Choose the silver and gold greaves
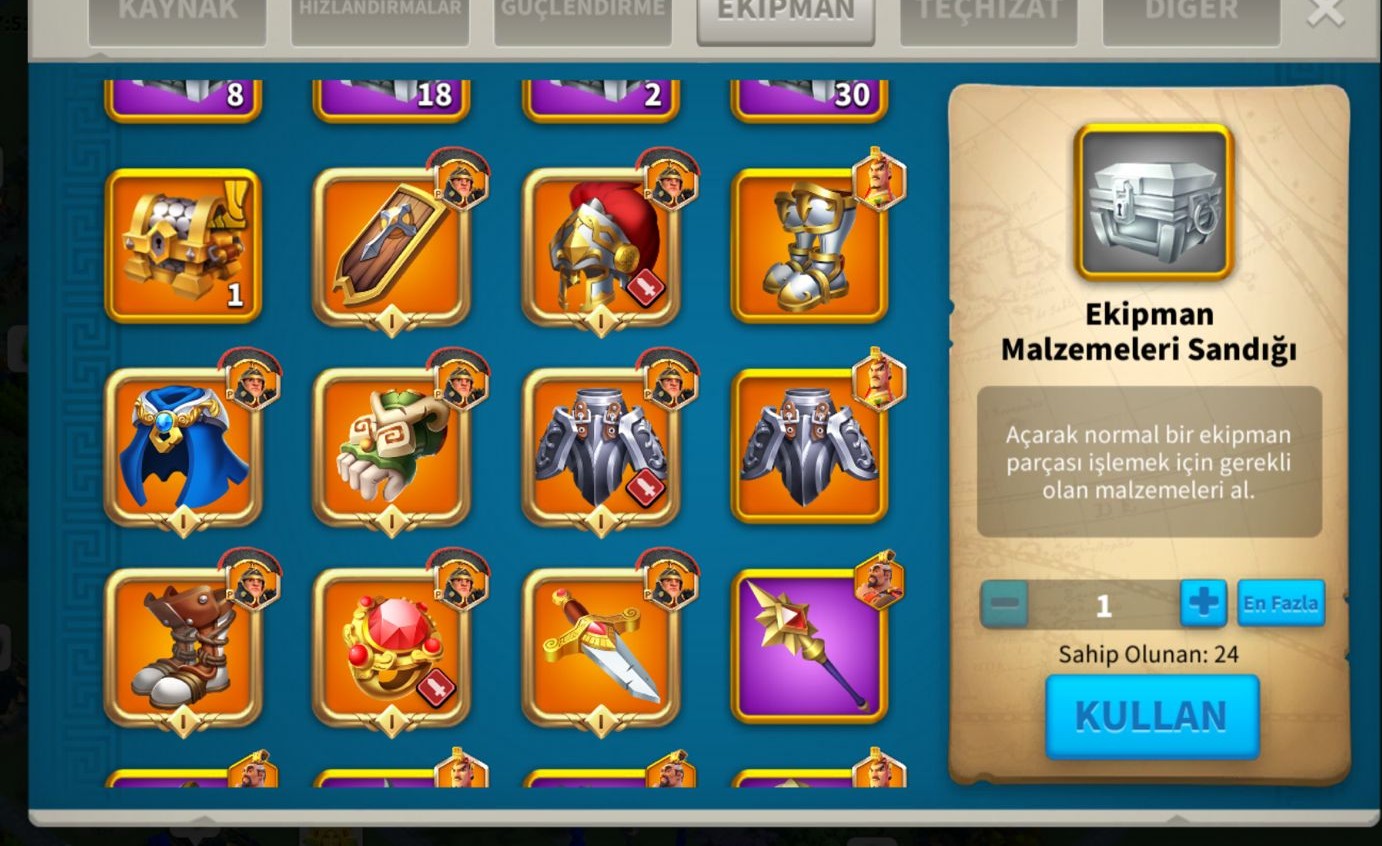Screen dimensions: 1382x846 (809, 246)
